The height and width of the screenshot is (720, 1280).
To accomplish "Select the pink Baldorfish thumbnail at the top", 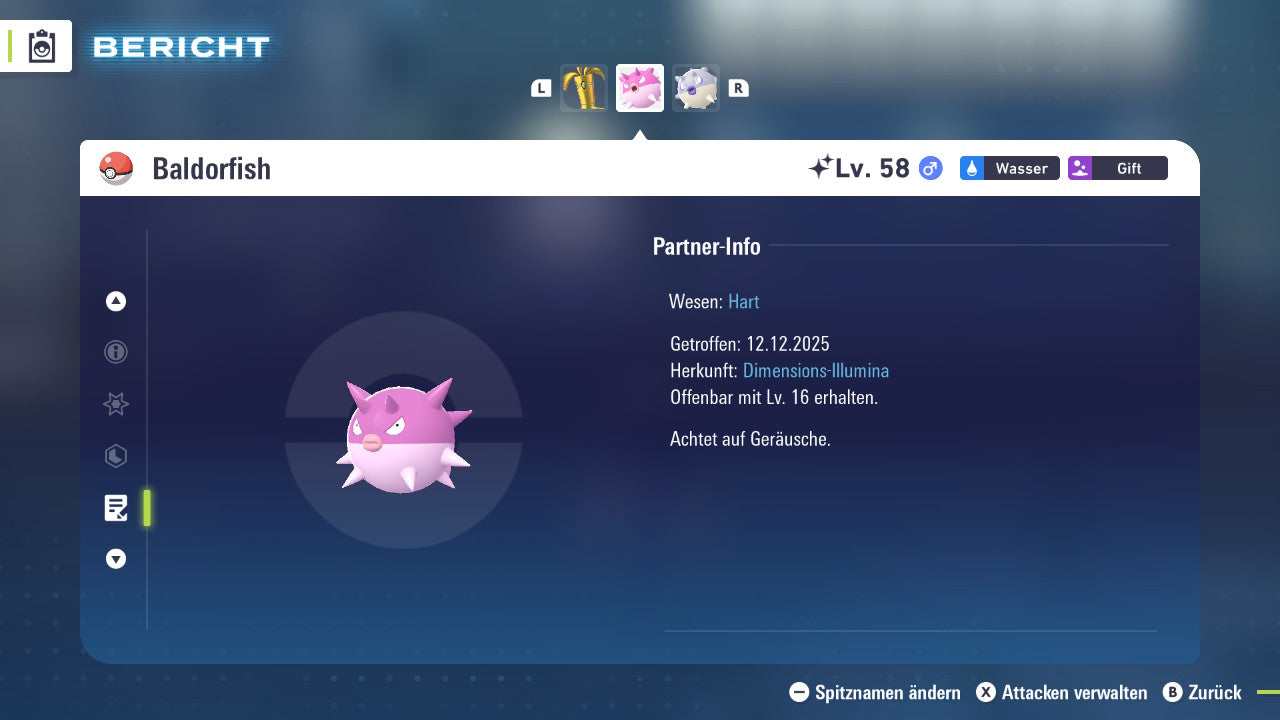I will point(640,88).
